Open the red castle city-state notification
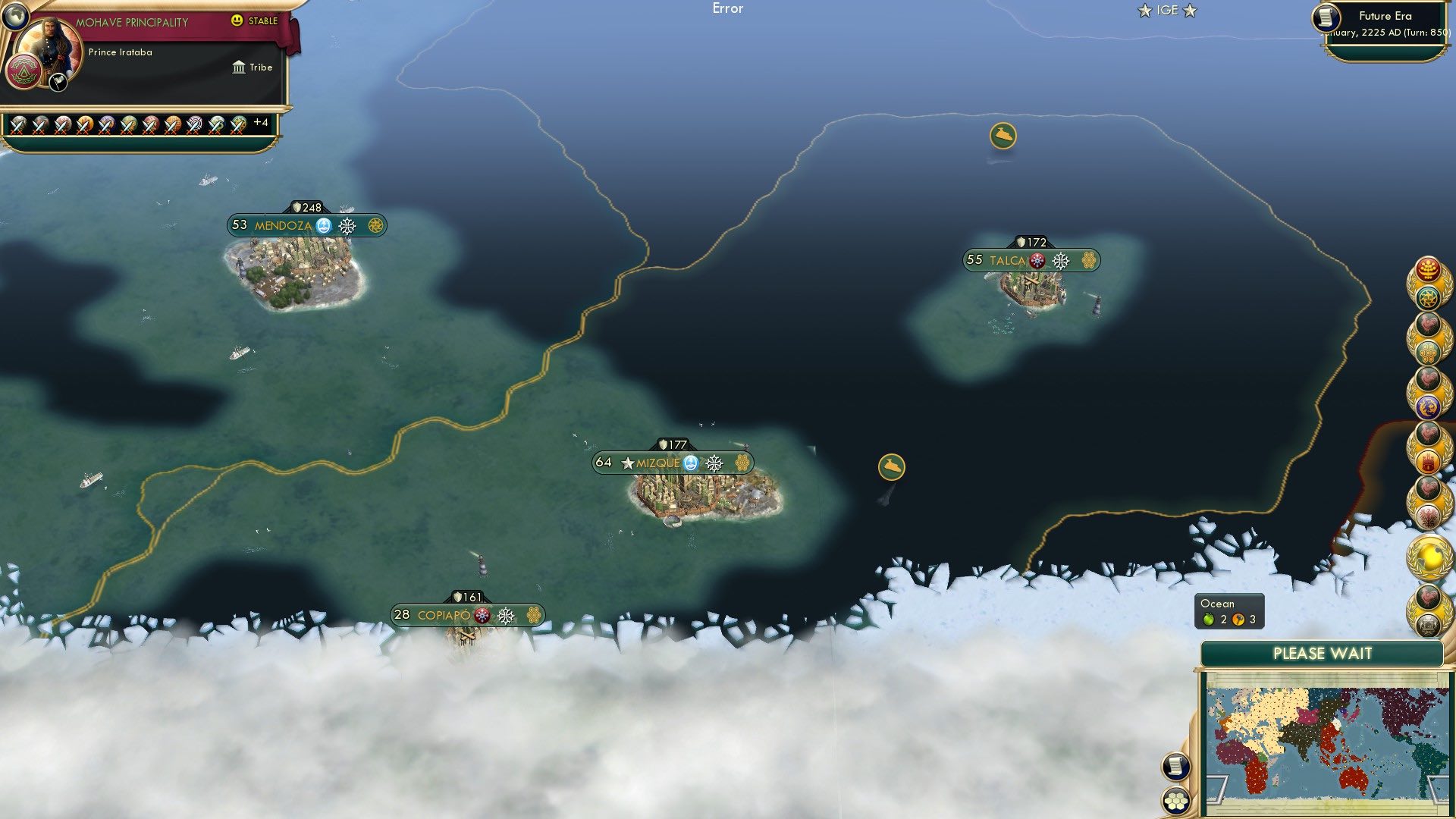The image size is (1456, 819). pyautogui.click(x=1429, y=462)
